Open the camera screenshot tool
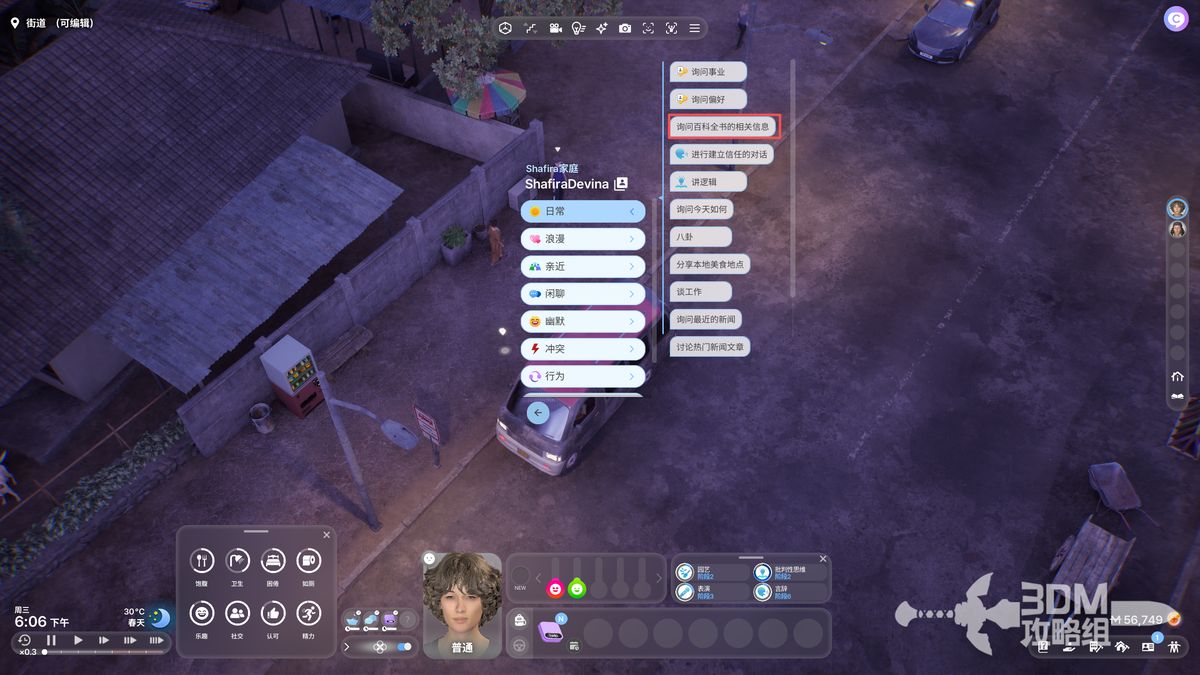 pyautogui.click(x=625, y=28)
